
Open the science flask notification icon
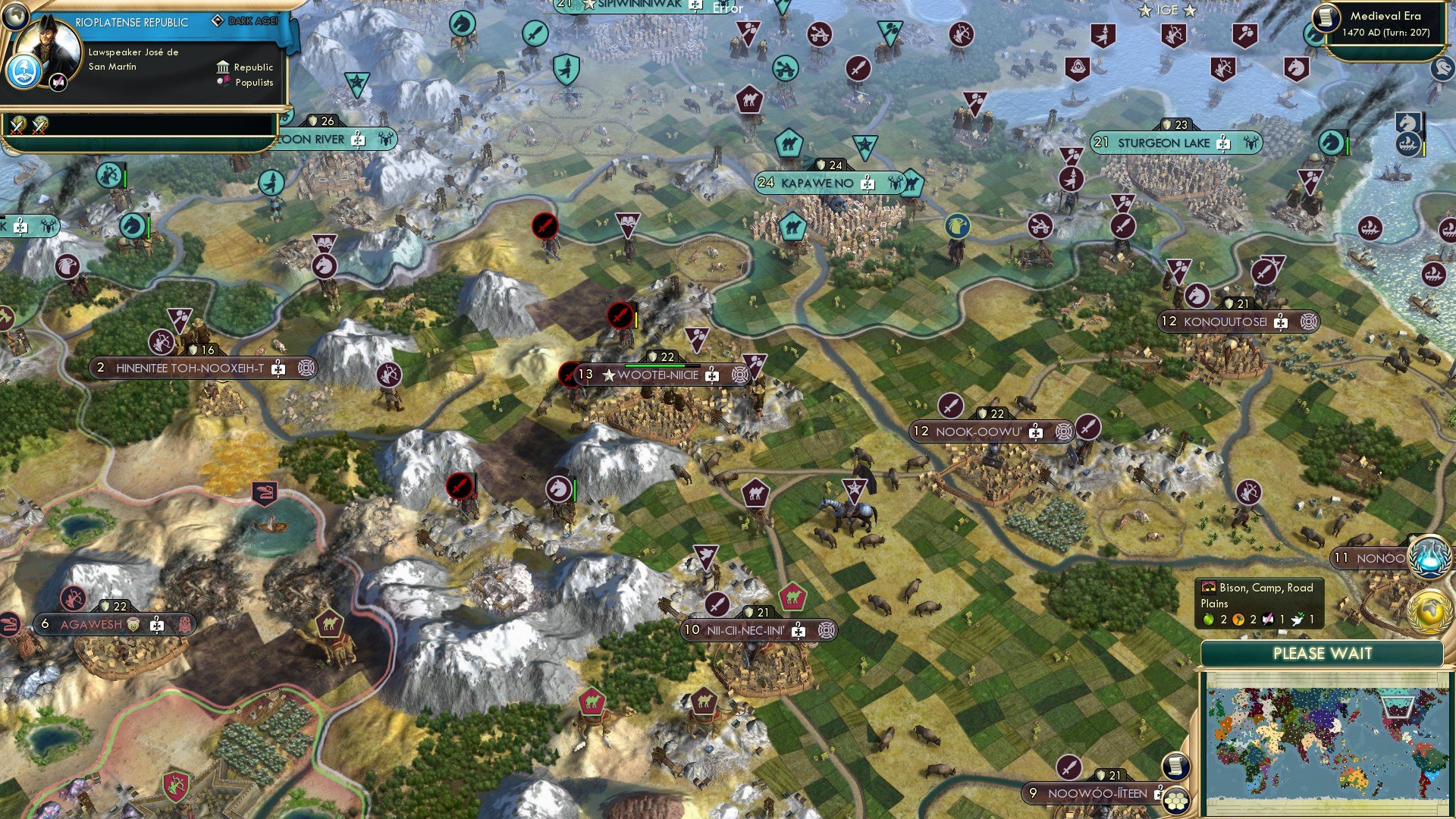click(1428, 555)
